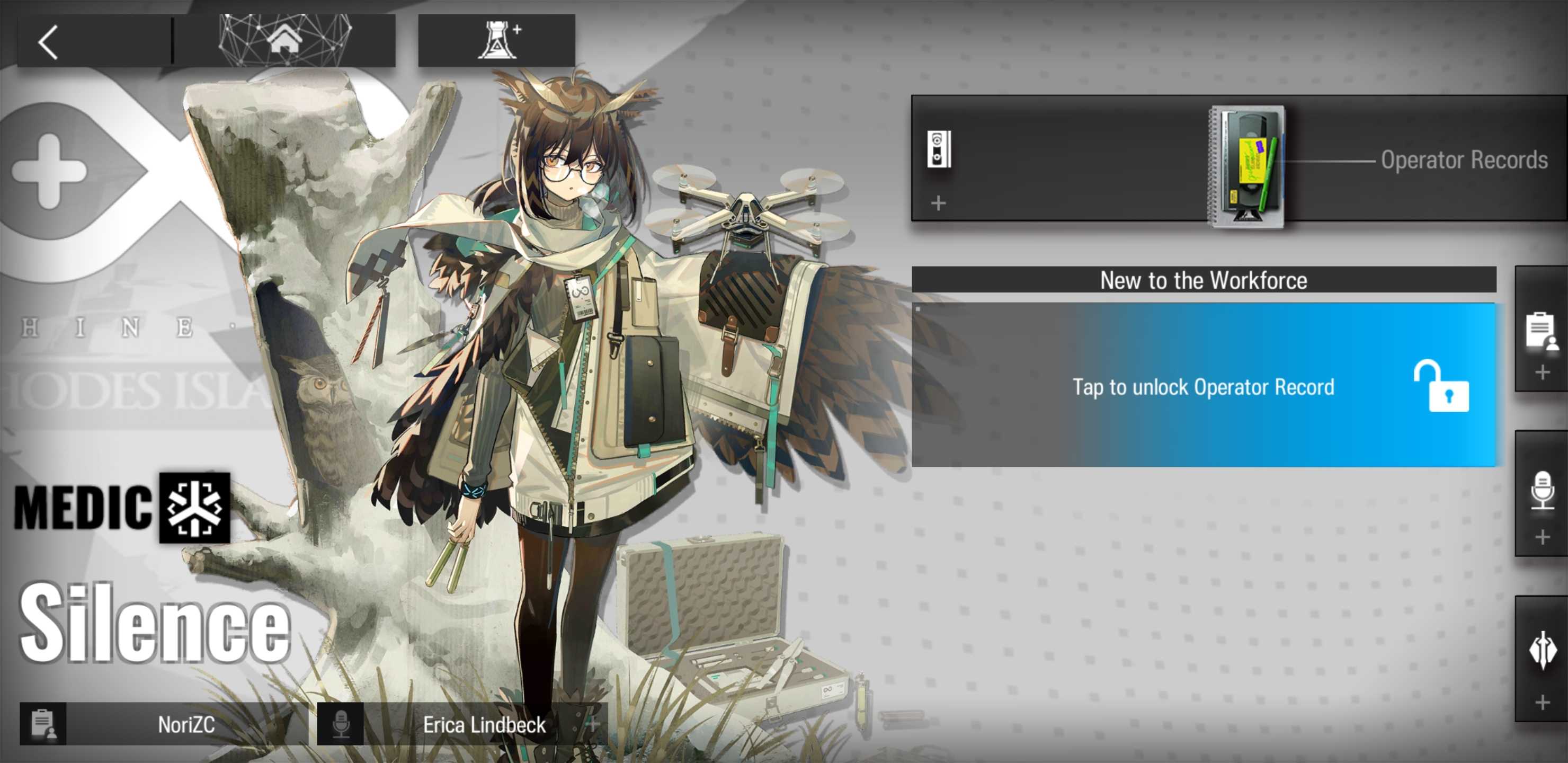
Task: Open the Operator Records panel
Action: pos(1463,160)
